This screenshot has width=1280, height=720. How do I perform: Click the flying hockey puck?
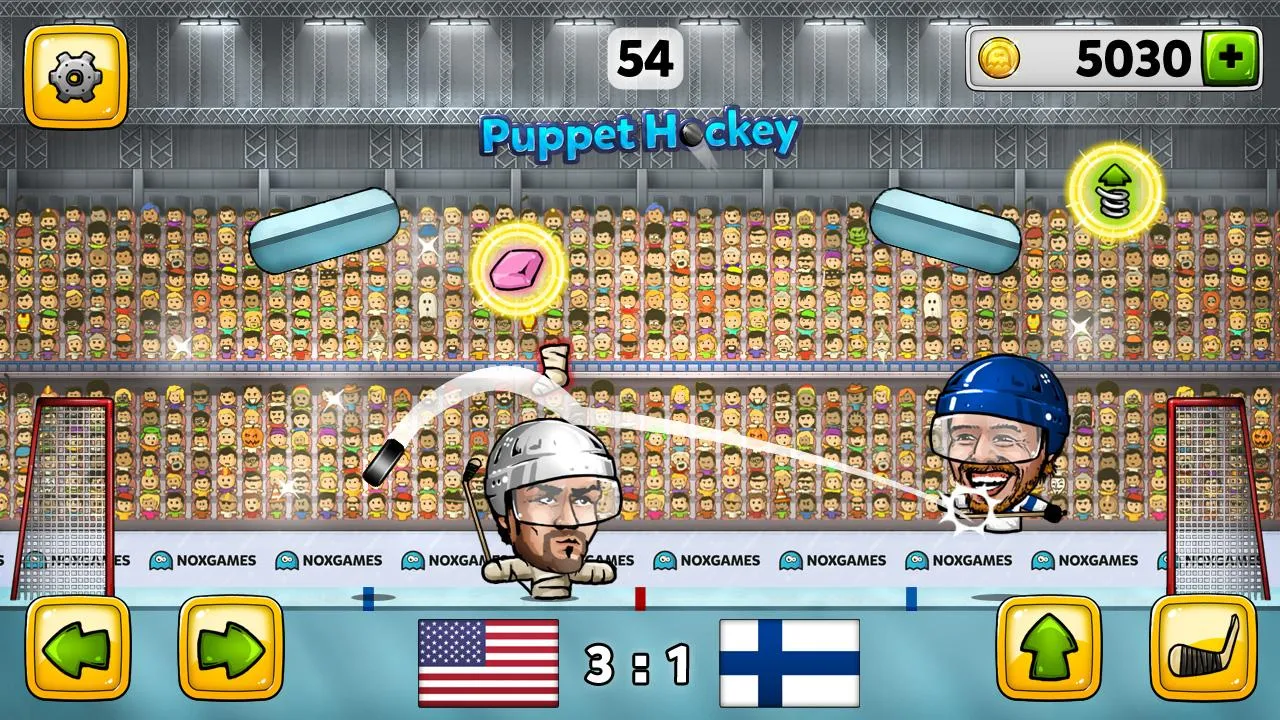[384, 462]
